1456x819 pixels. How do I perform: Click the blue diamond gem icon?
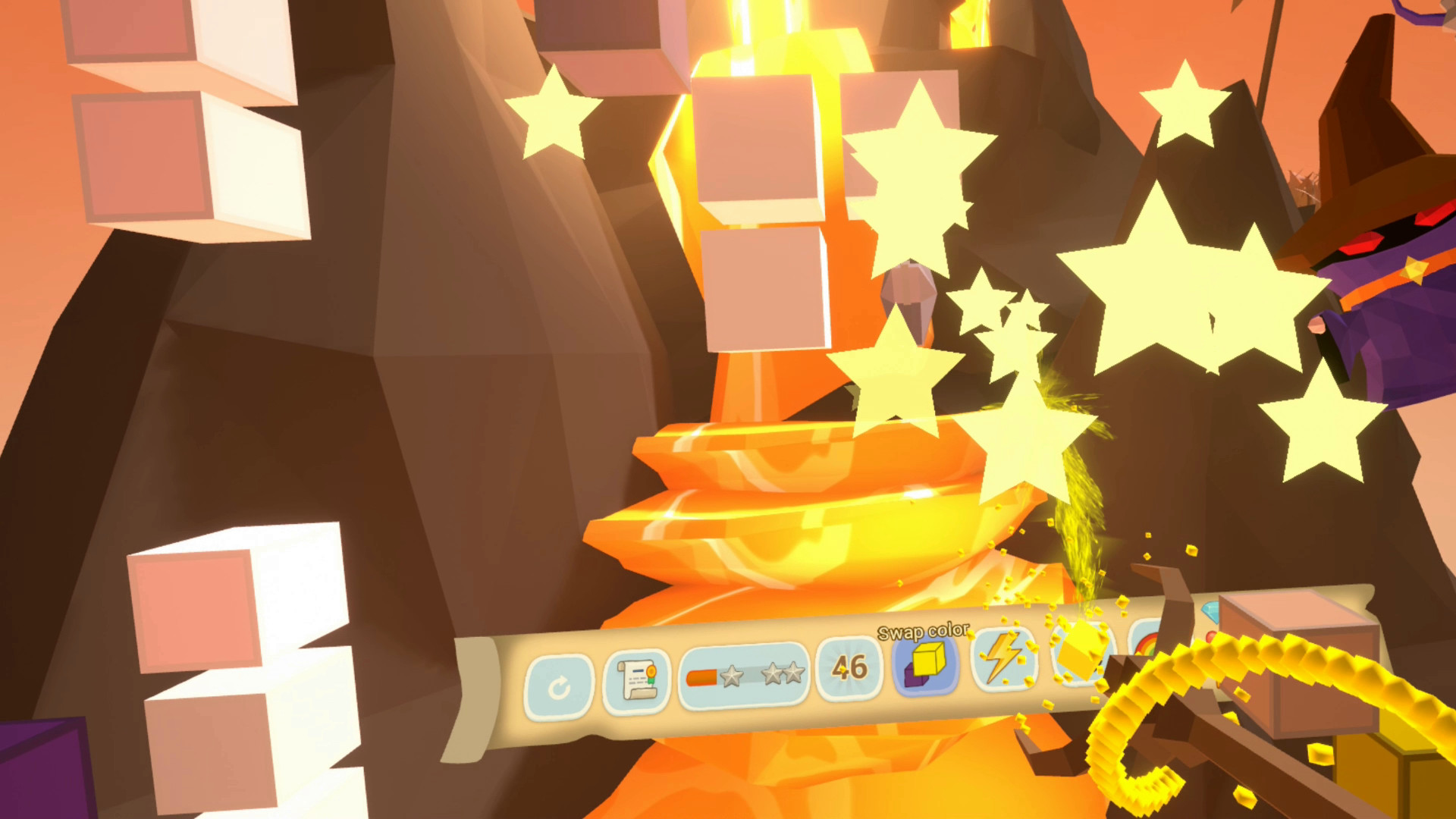1210,610
